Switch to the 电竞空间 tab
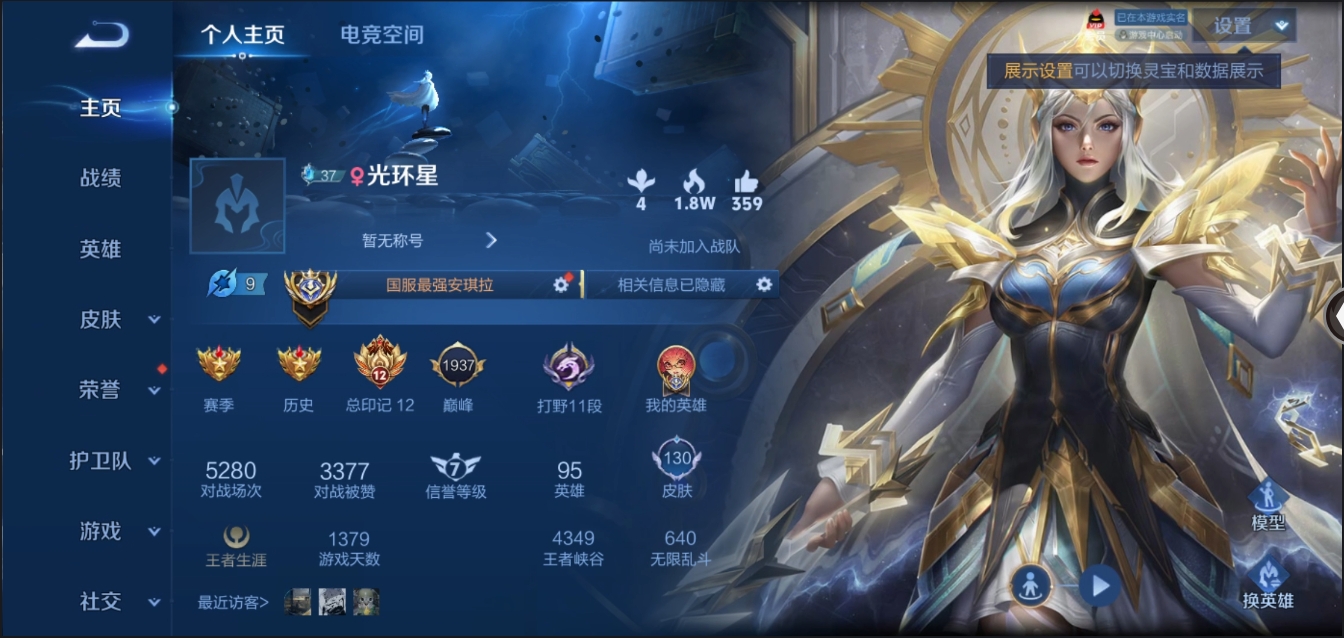 (382, 35)
